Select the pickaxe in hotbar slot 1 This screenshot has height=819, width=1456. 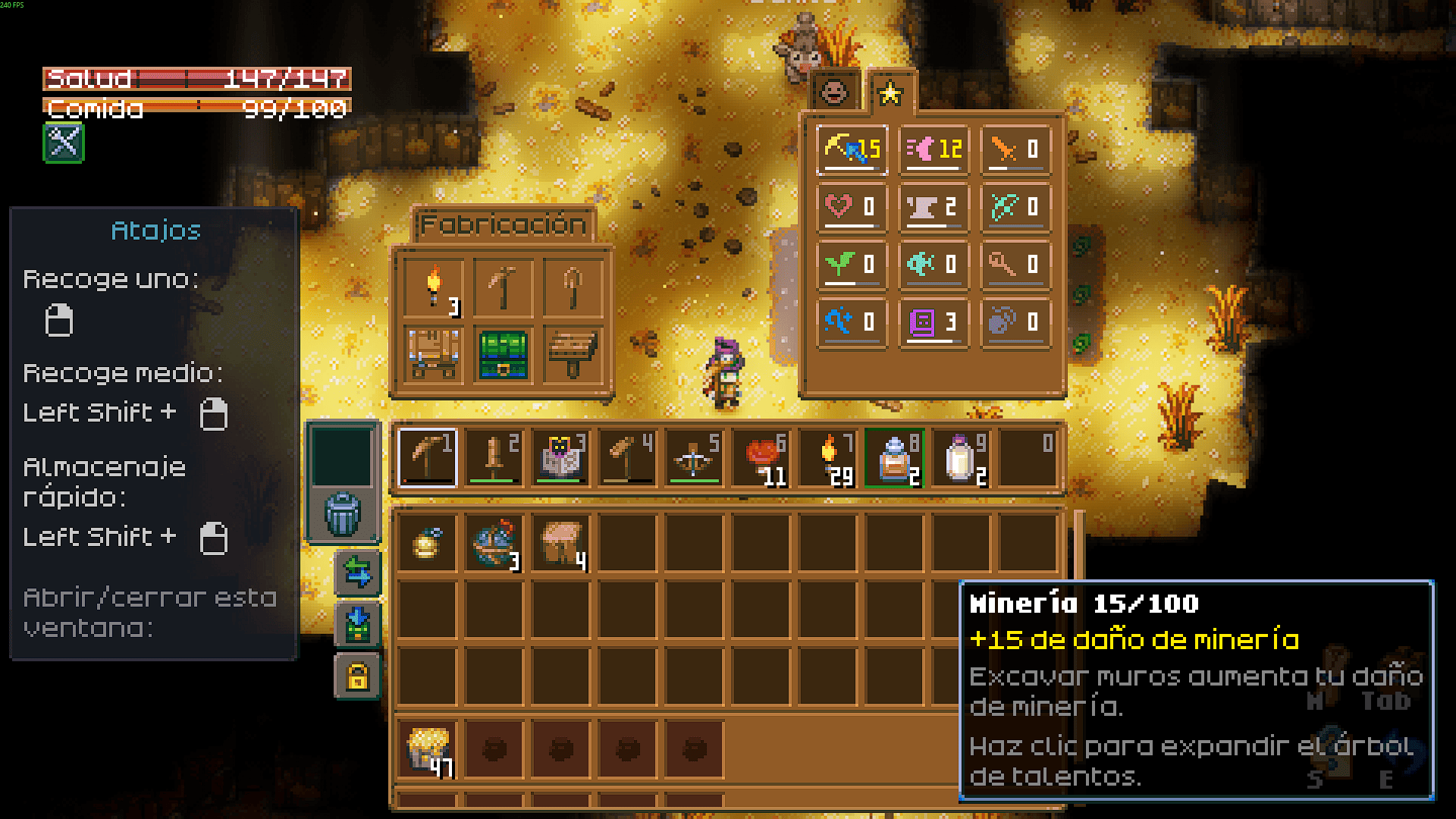[x=428, y=457]
